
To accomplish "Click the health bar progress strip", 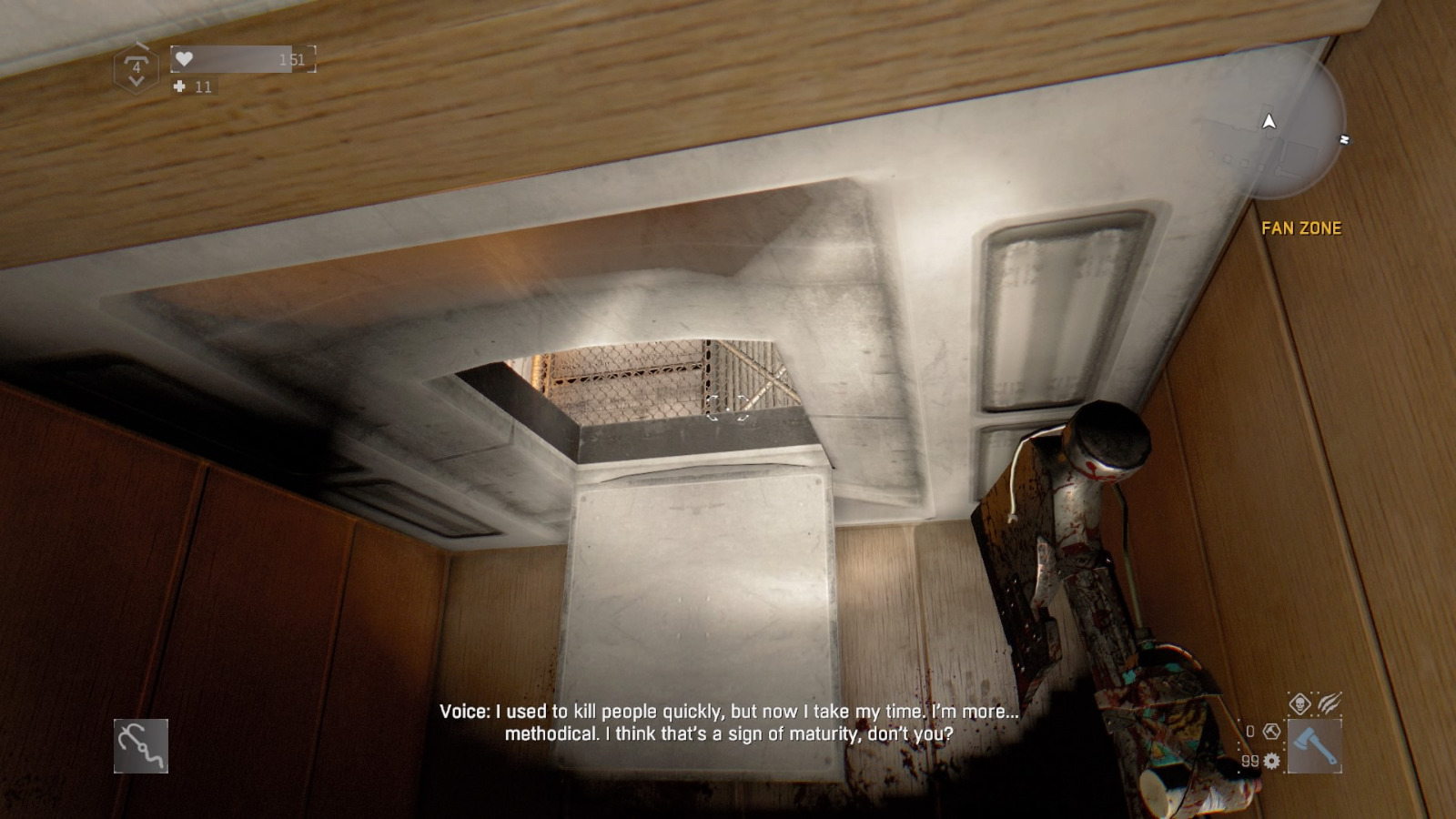I will (231, 58).
